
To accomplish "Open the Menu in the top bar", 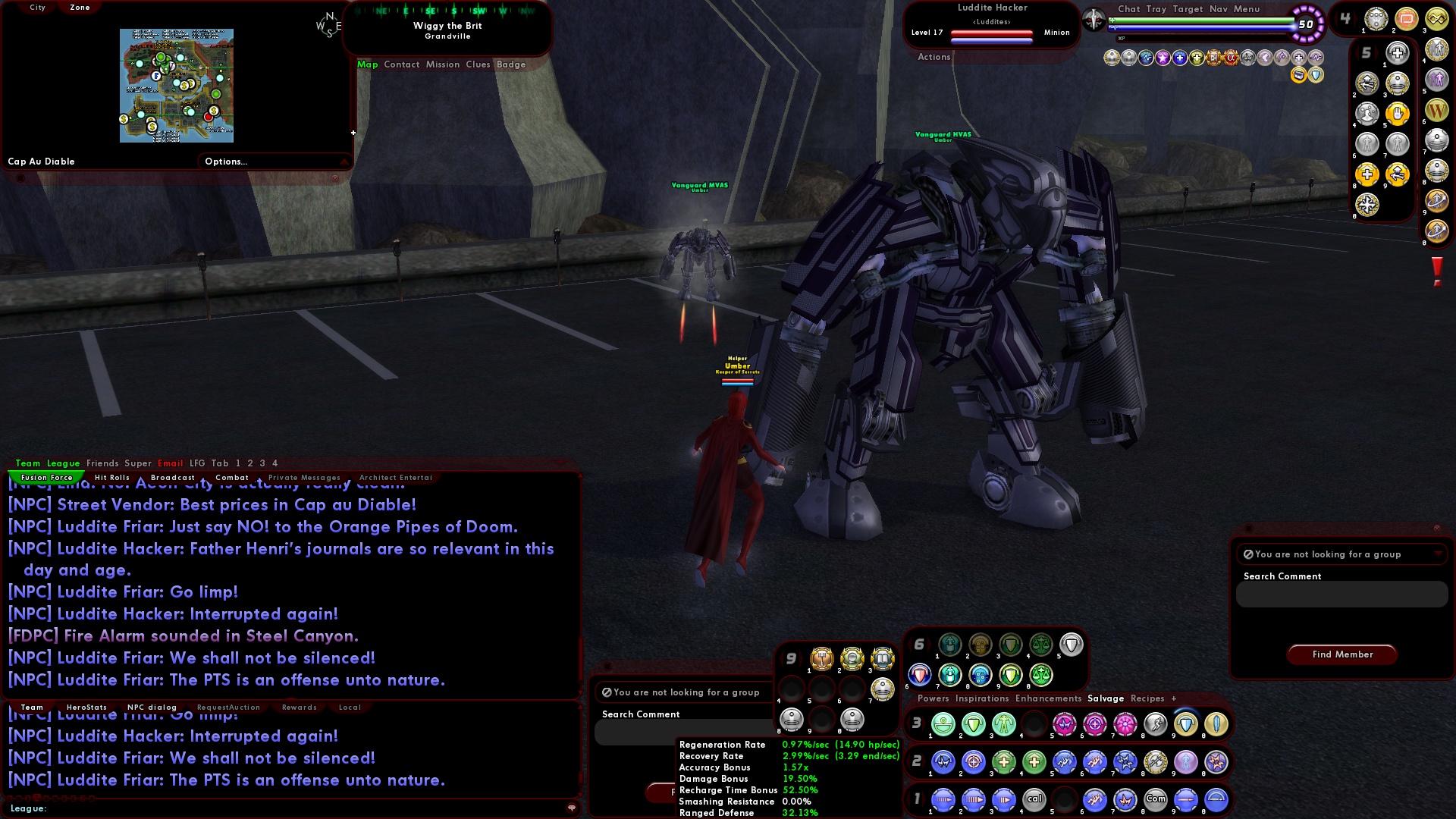I will tap(1246, 9).
